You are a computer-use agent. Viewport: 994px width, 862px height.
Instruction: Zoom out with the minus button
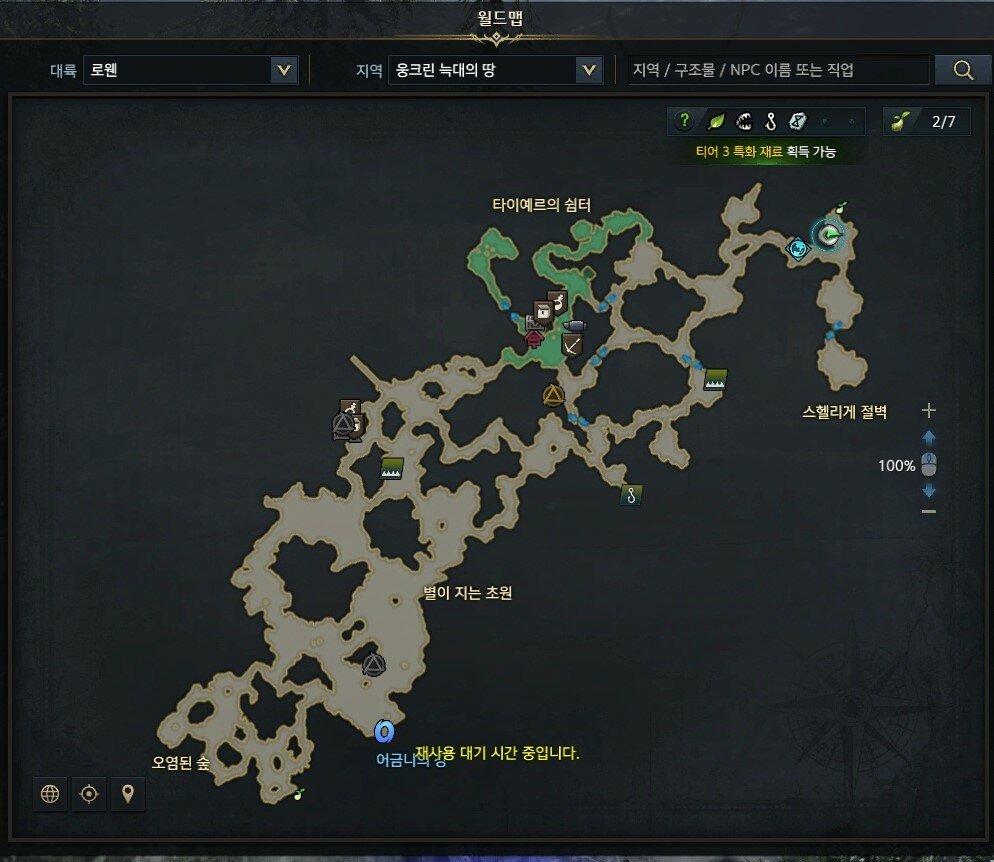(x=929, y=511)
